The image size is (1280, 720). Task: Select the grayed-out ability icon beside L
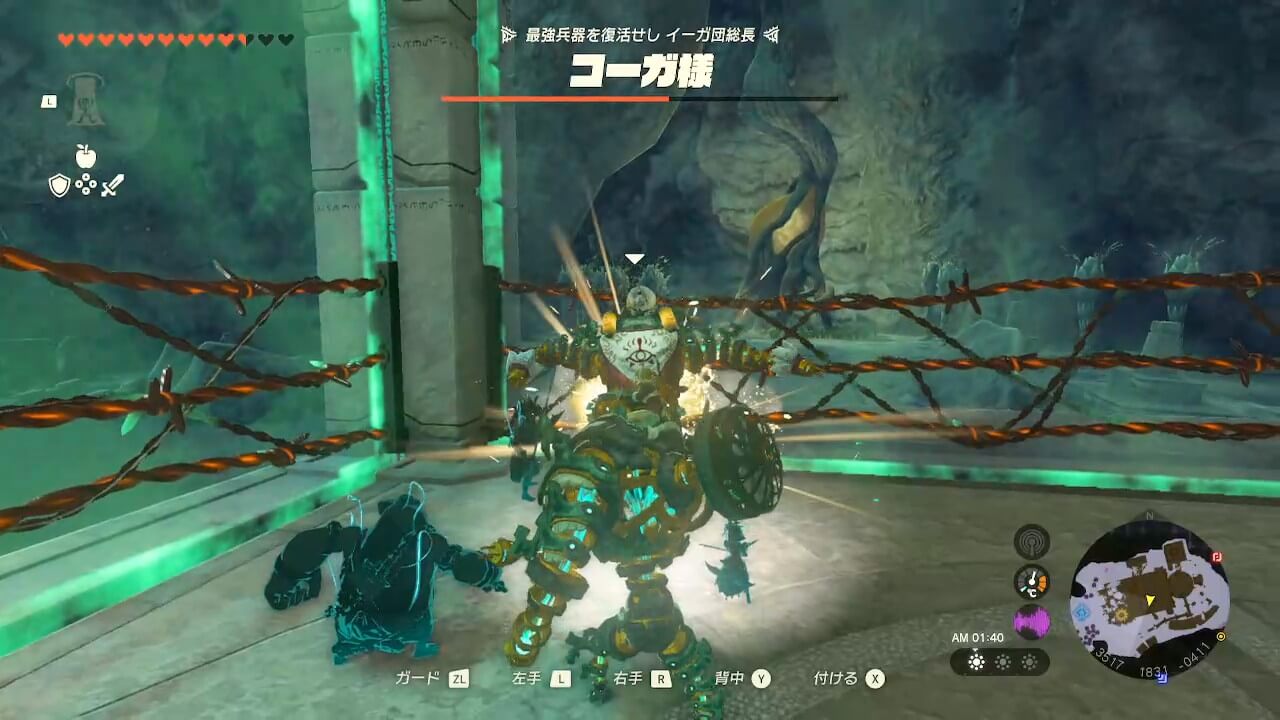click(x=86, y=101)
